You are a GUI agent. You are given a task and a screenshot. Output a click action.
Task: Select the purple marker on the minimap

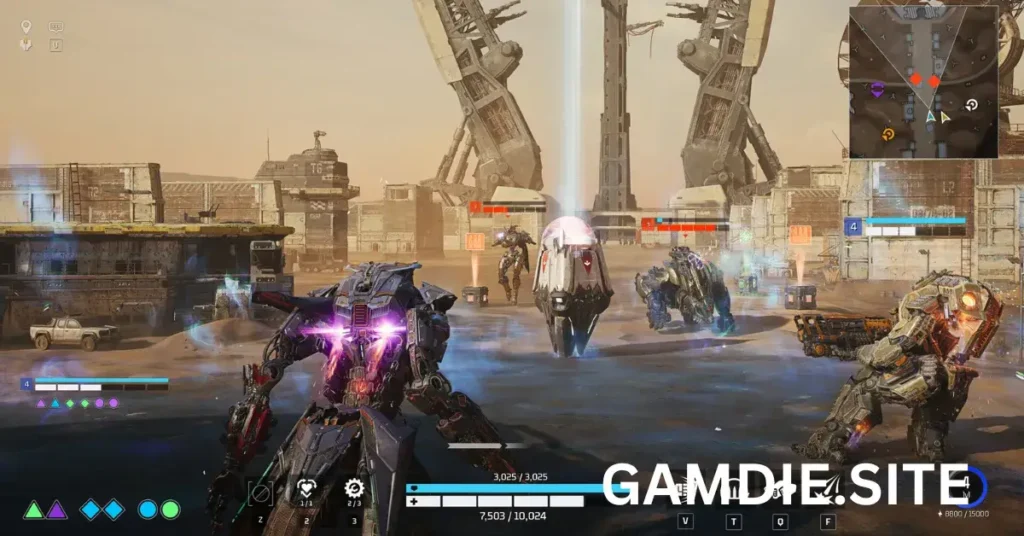877,90
